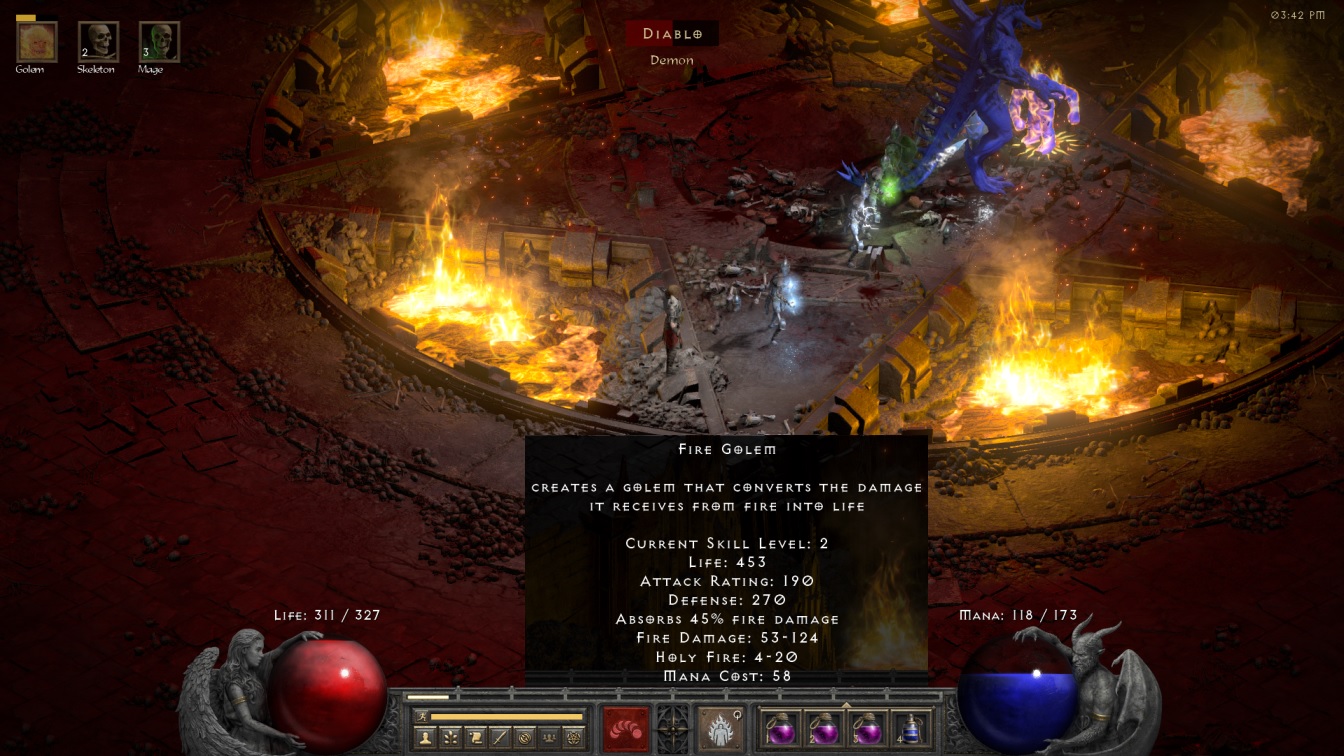Select the Golem minion portrait

(x=37, y=42)
